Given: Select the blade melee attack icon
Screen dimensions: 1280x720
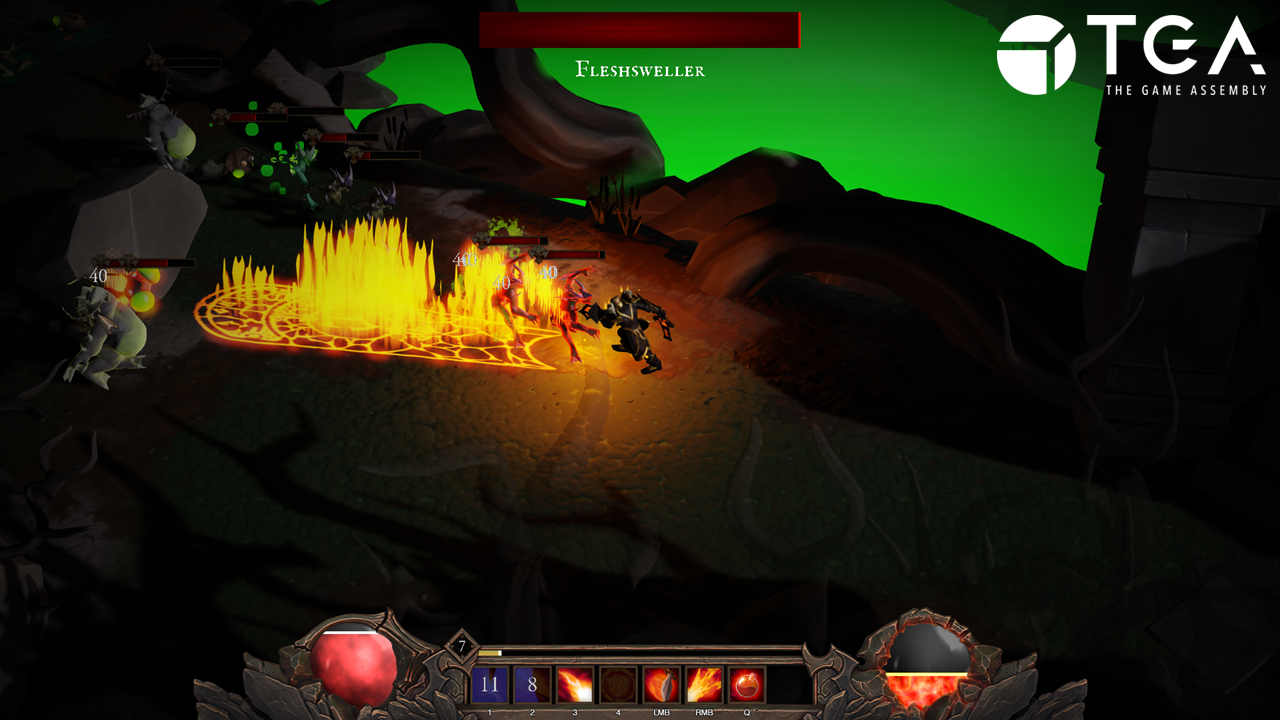Looking at the screenshot, I should (x=661, y=685).
